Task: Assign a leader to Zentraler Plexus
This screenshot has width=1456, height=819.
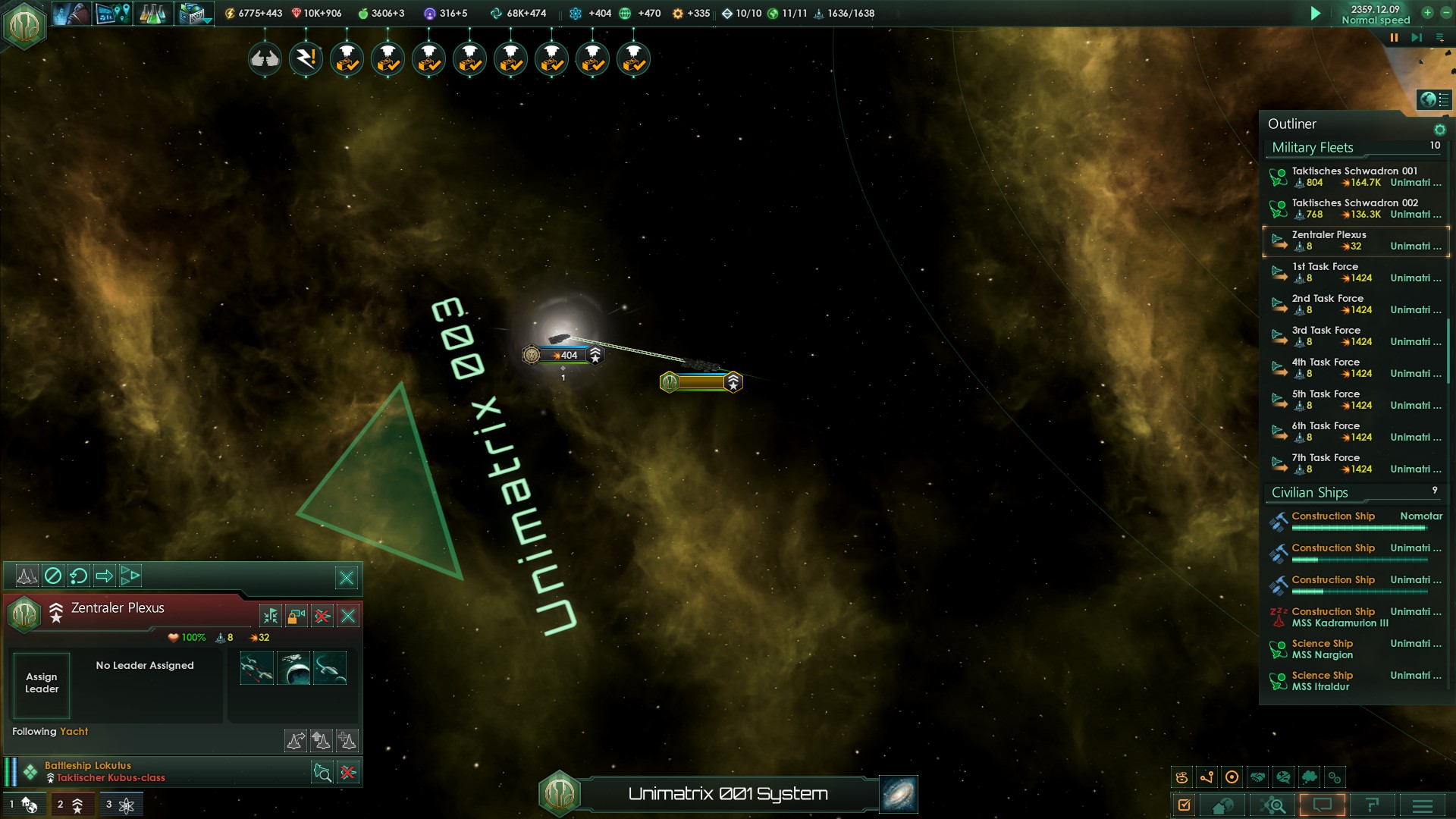Action: (42, 683)
